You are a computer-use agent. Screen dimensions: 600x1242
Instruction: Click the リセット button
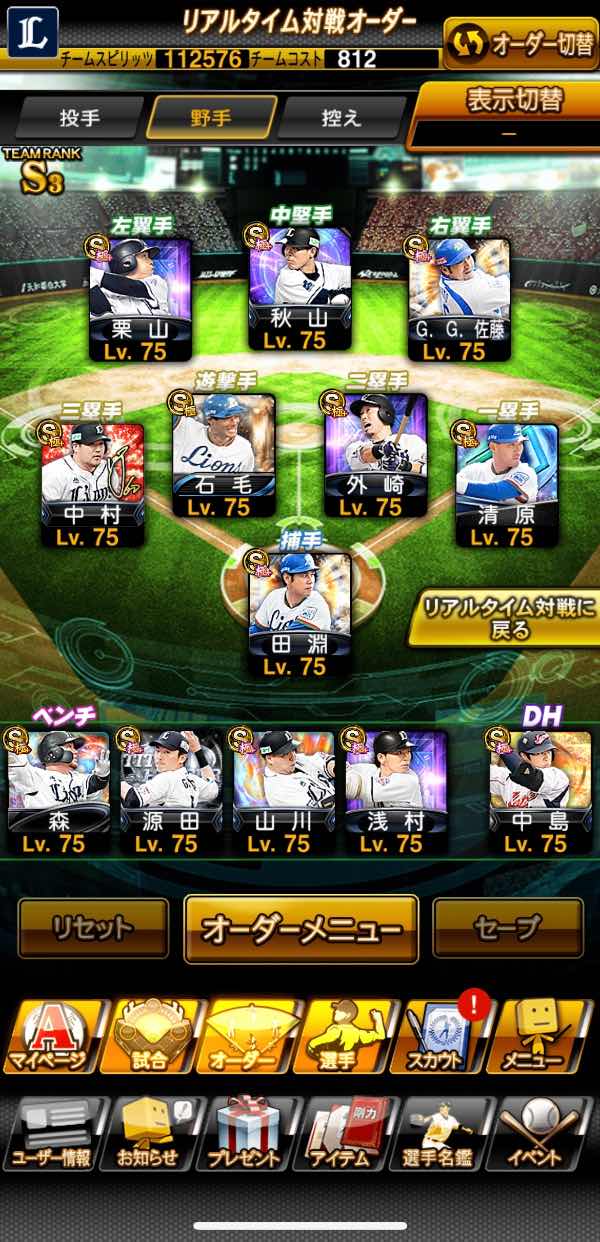click(x=93, y=928)
